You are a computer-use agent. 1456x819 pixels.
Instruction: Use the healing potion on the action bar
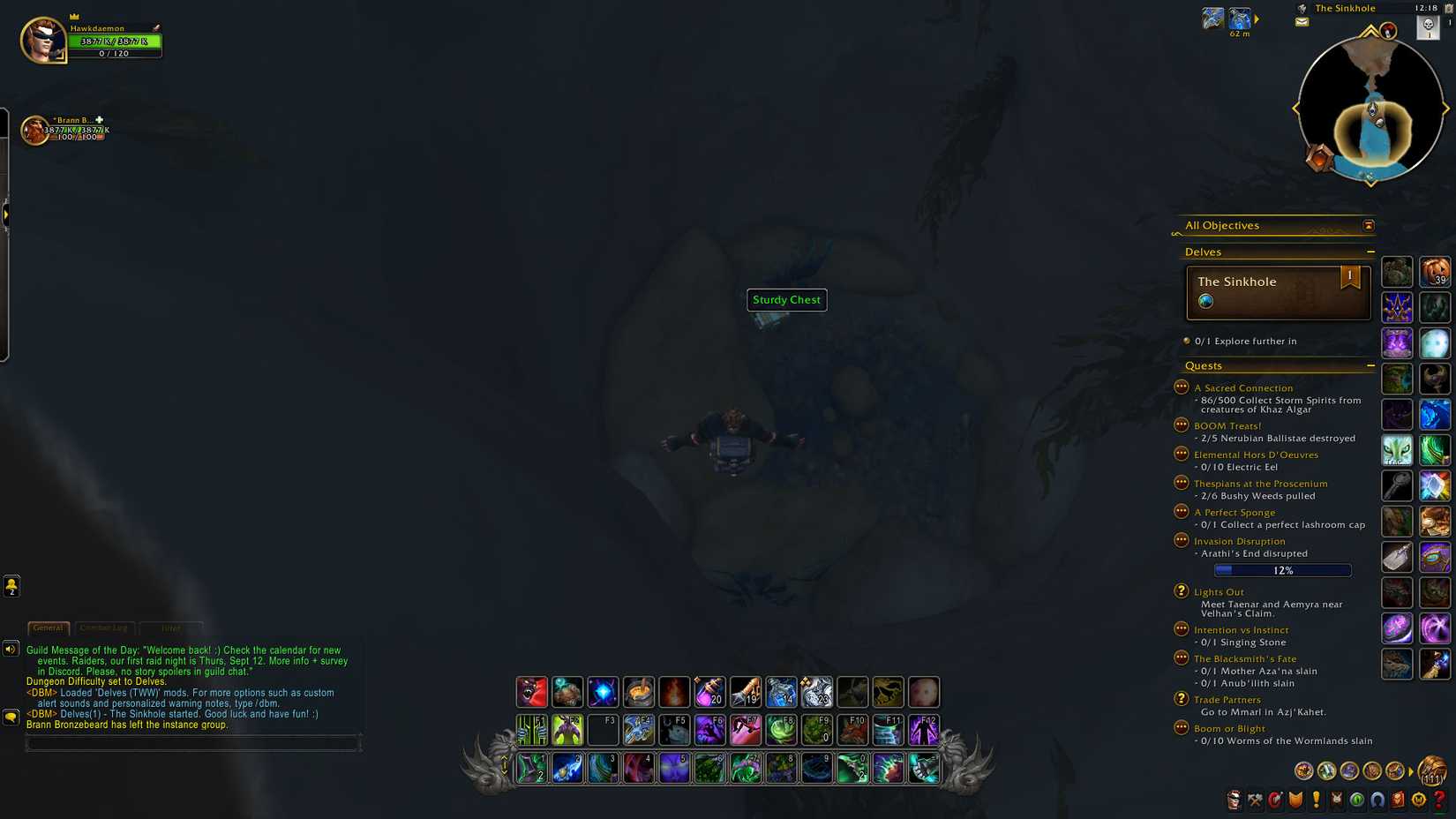pos(710,693)
